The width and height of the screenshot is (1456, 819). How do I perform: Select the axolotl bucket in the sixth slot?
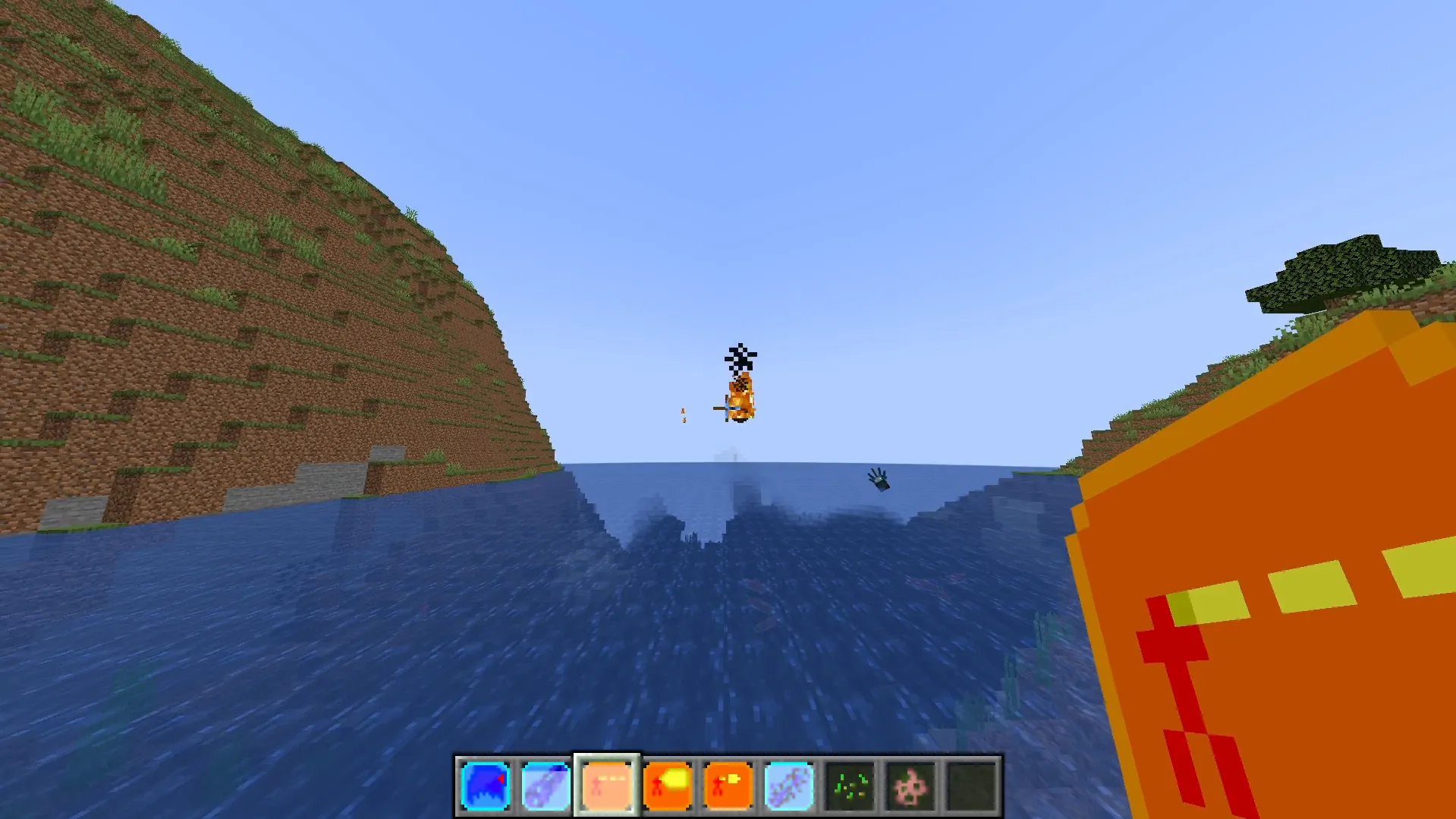click(x=789, y=786)
